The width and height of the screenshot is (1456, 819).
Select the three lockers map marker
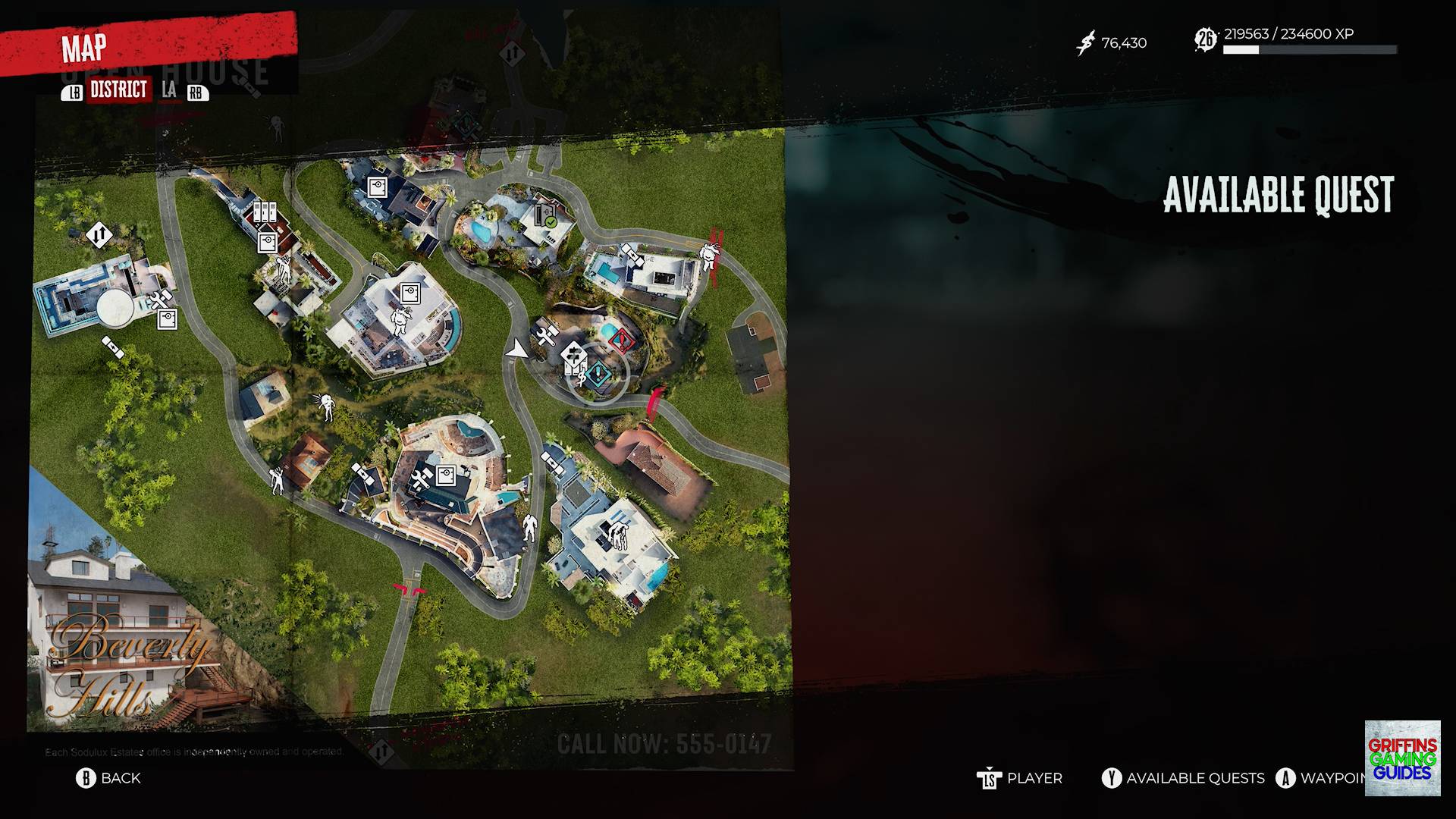tap(265, 212)
